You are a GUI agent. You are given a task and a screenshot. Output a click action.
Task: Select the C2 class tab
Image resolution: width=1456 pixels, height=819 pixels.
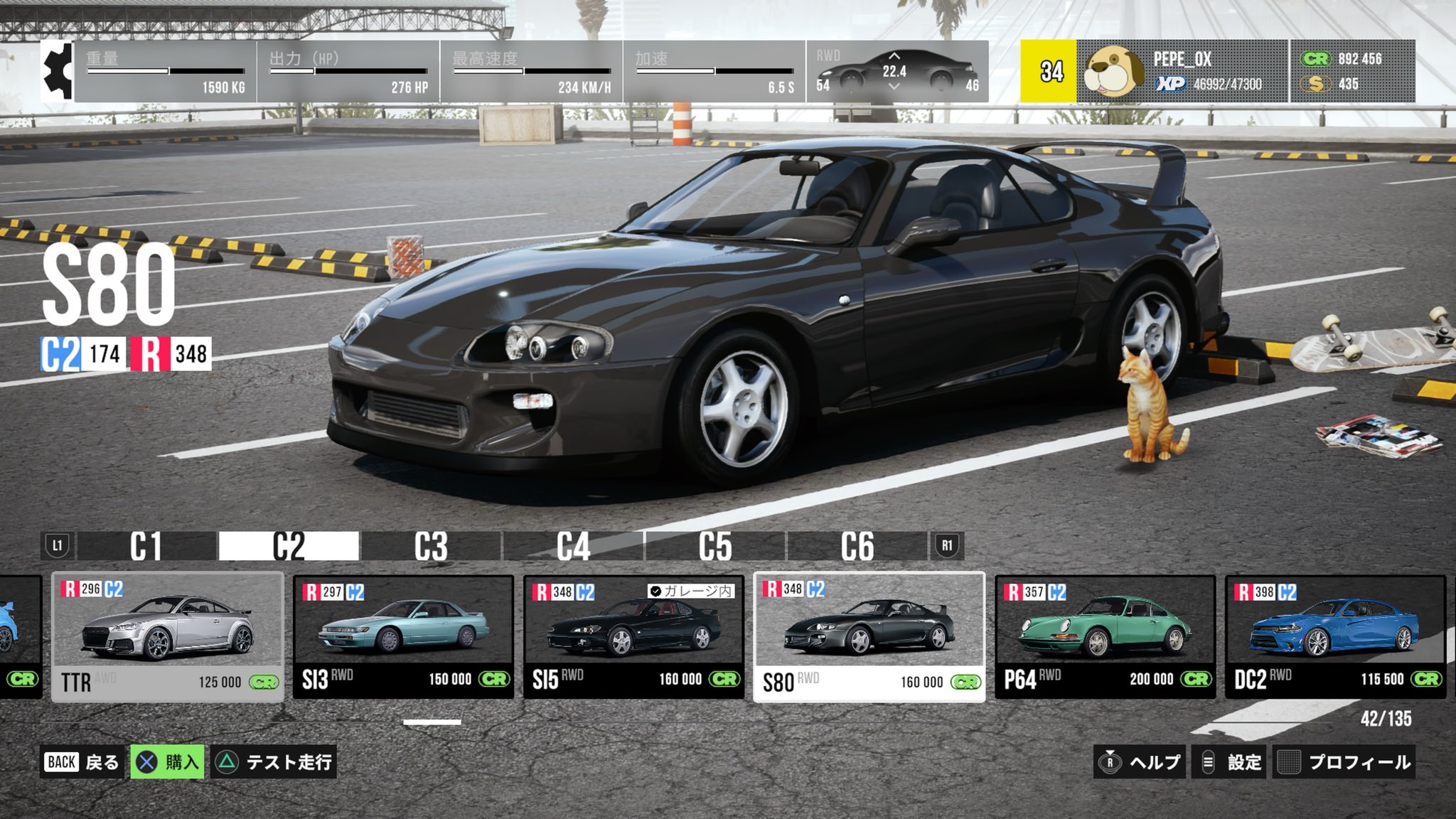coord(289,546)
